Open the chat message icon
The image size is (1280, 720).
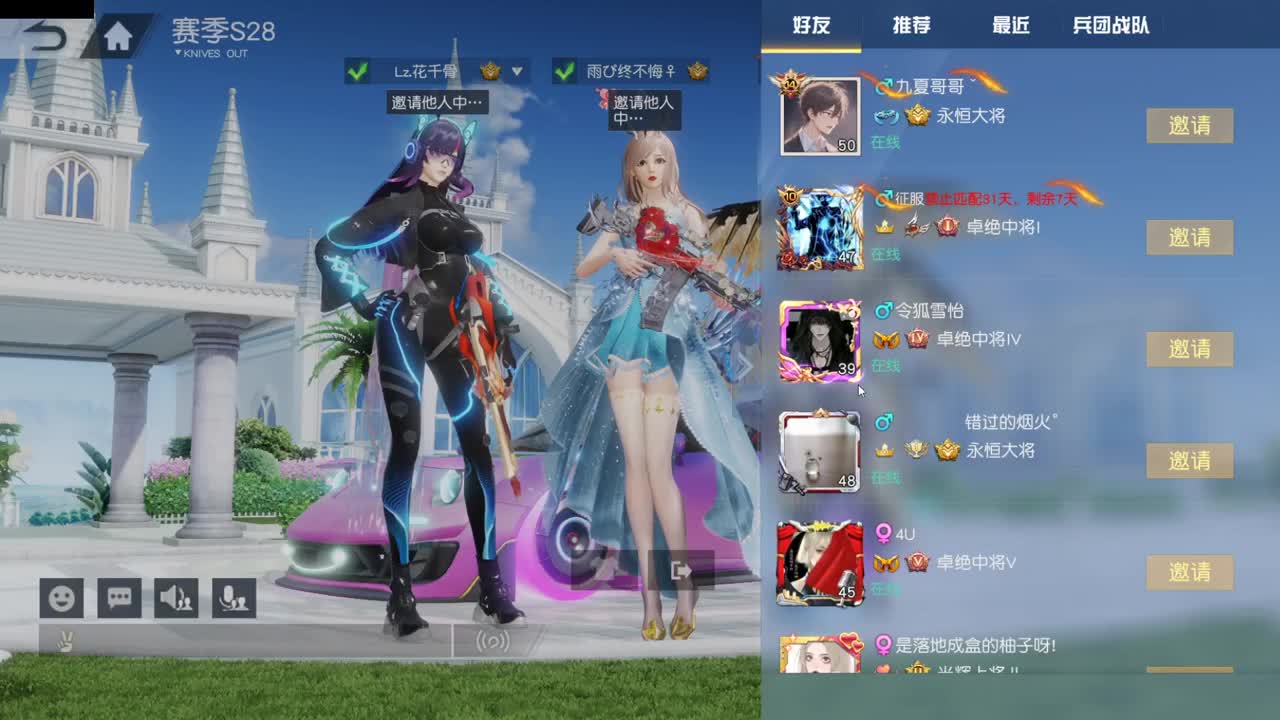(x=119, y=598)
